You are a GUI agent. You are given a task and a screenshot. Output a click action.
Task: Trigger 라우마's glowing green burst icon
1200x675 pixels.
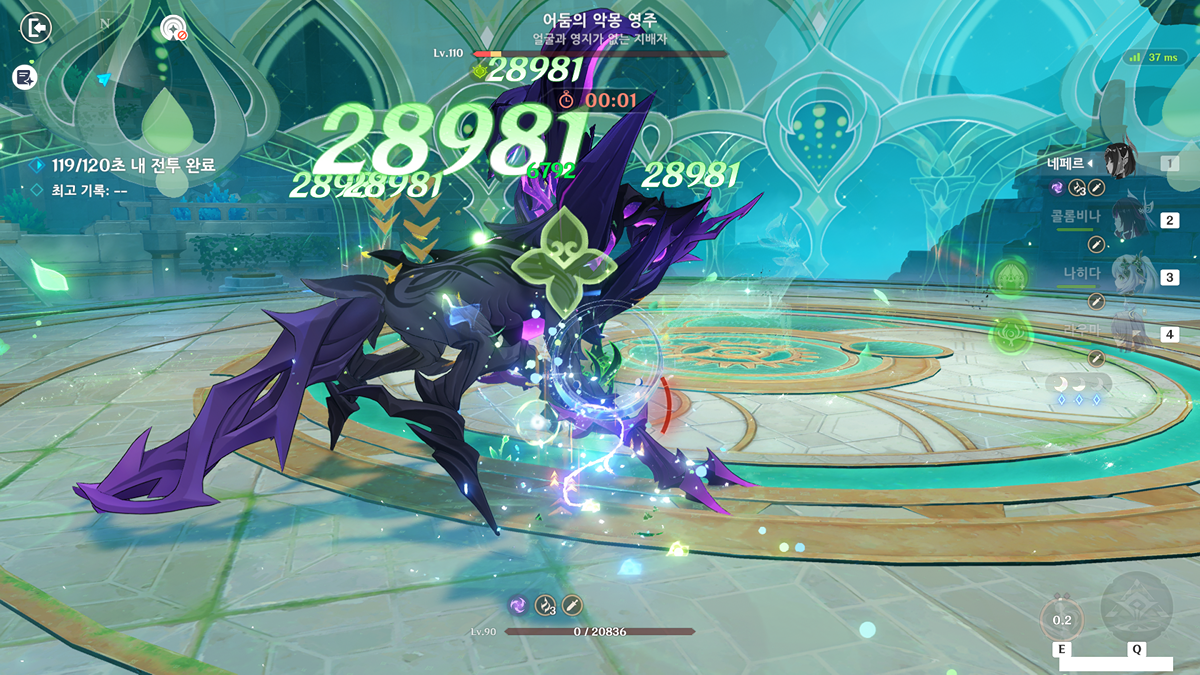pyautogui.click(x=1010, y=333)
